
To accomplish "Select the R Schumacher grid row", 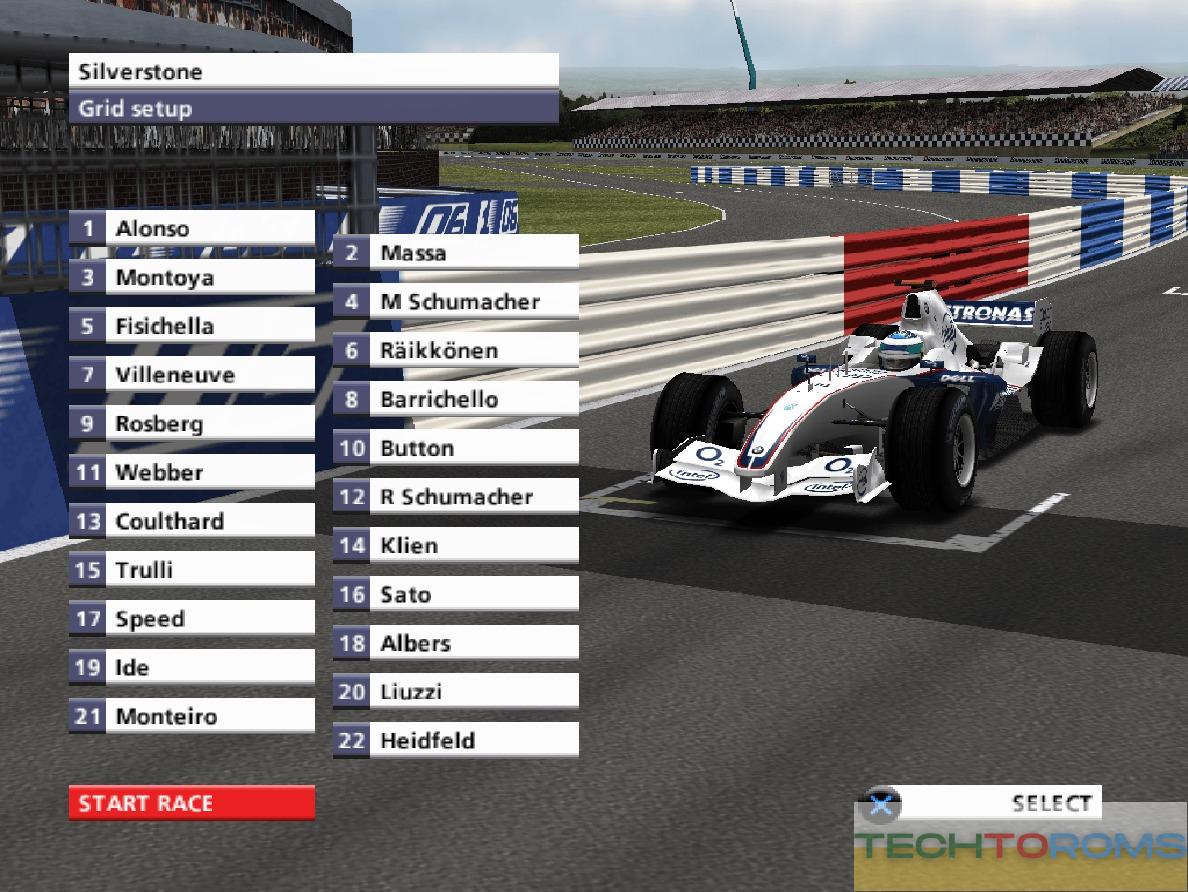I will (x=455, y=496).
